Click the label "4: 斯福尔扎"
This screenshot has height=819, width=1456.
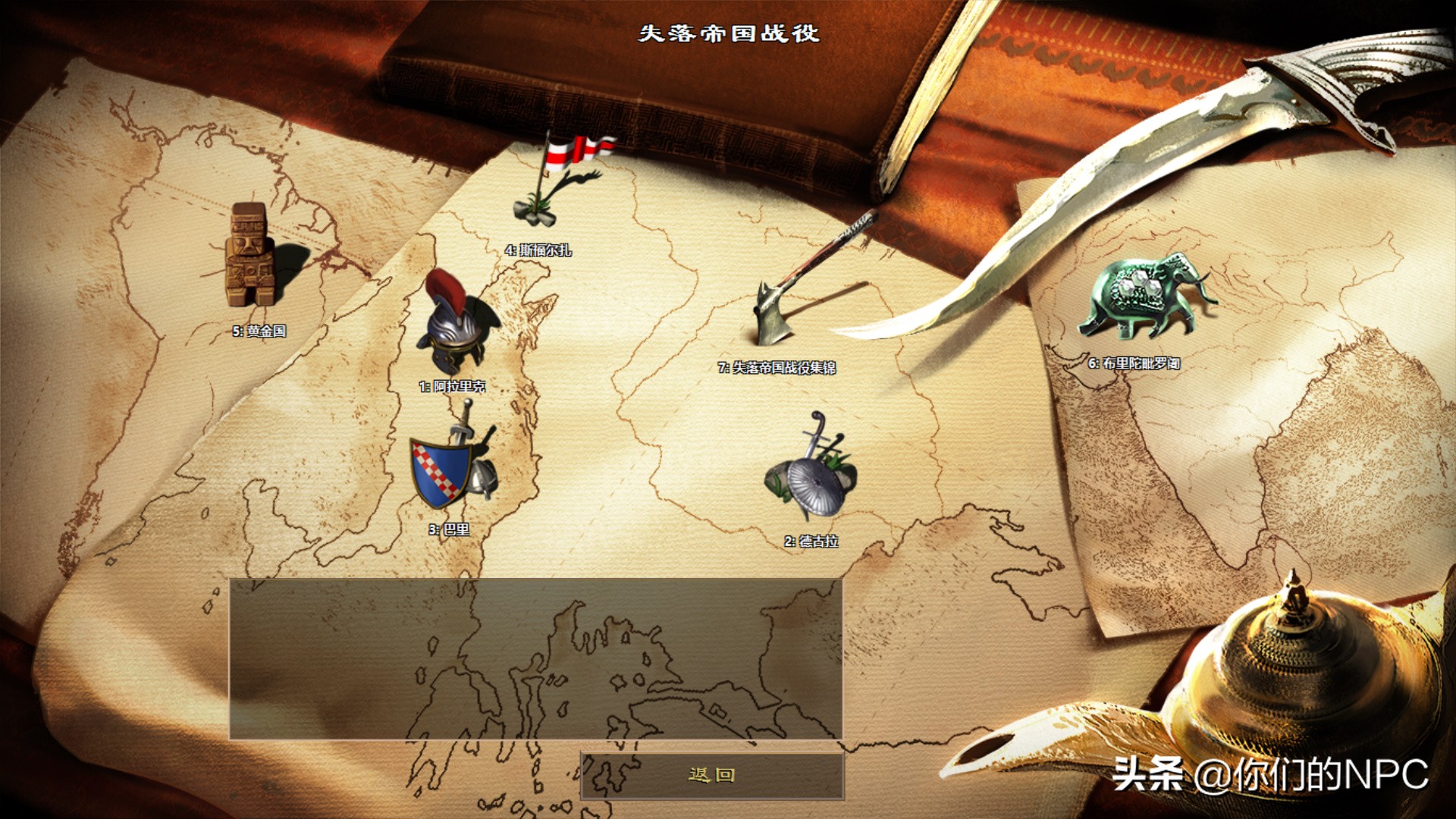pyautogui.click(x=540, y=249)
